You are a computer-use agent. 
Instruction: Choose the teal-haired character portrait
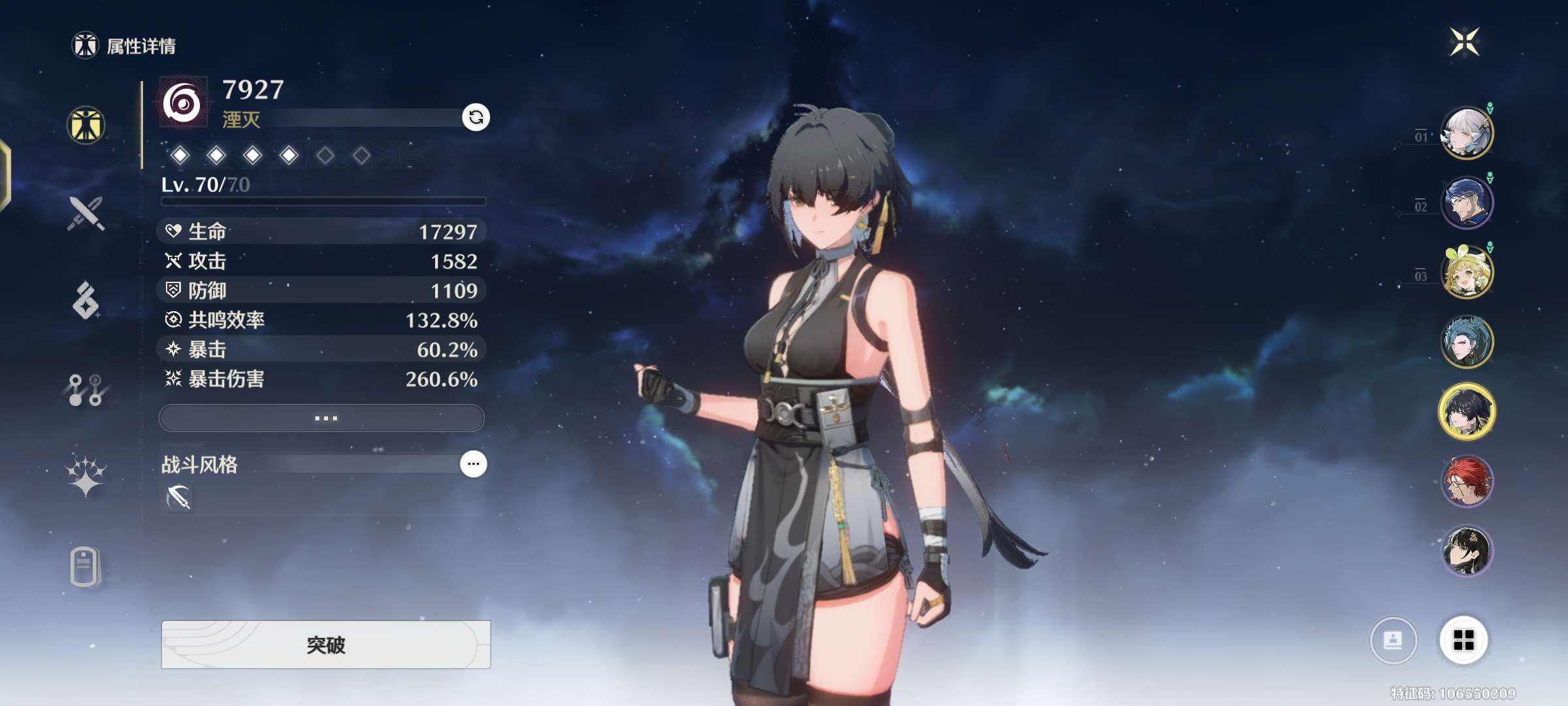1467,341
